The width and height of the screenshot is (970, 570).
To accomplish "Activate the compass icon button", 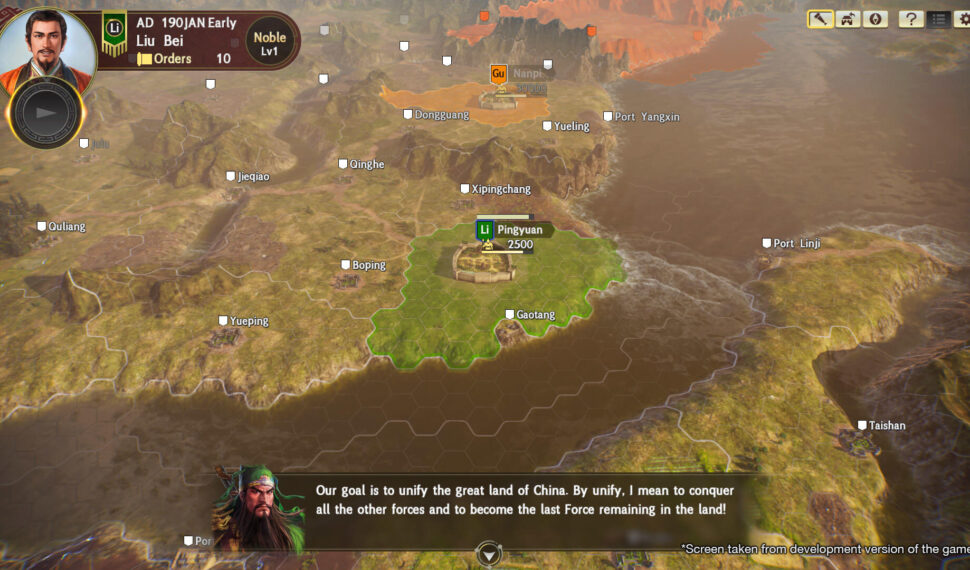I will (875, 19).
